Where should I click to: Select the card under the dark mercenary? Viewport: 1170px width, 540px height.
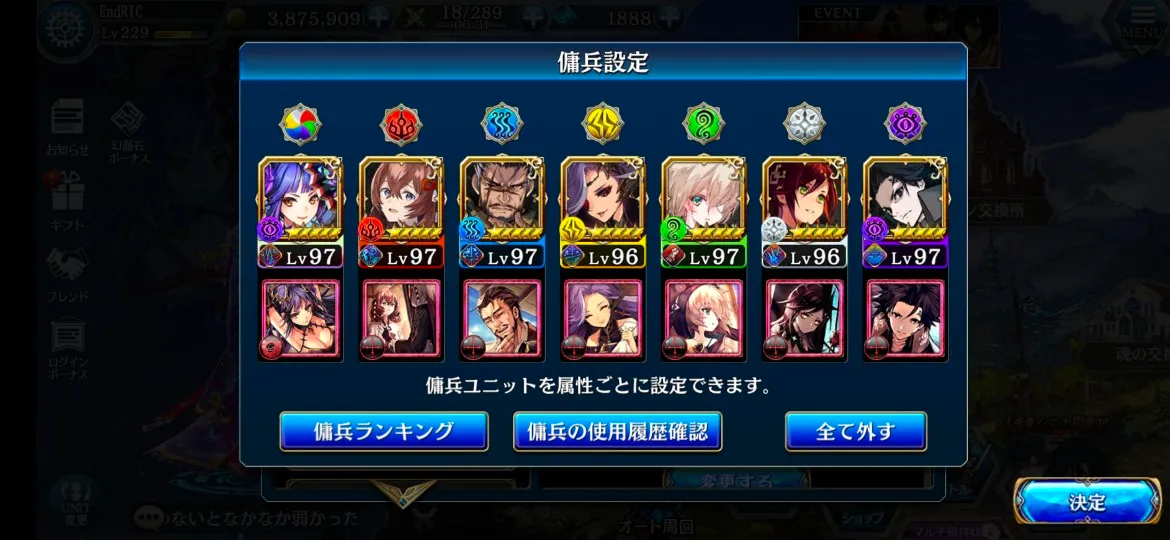coord(905,319)
